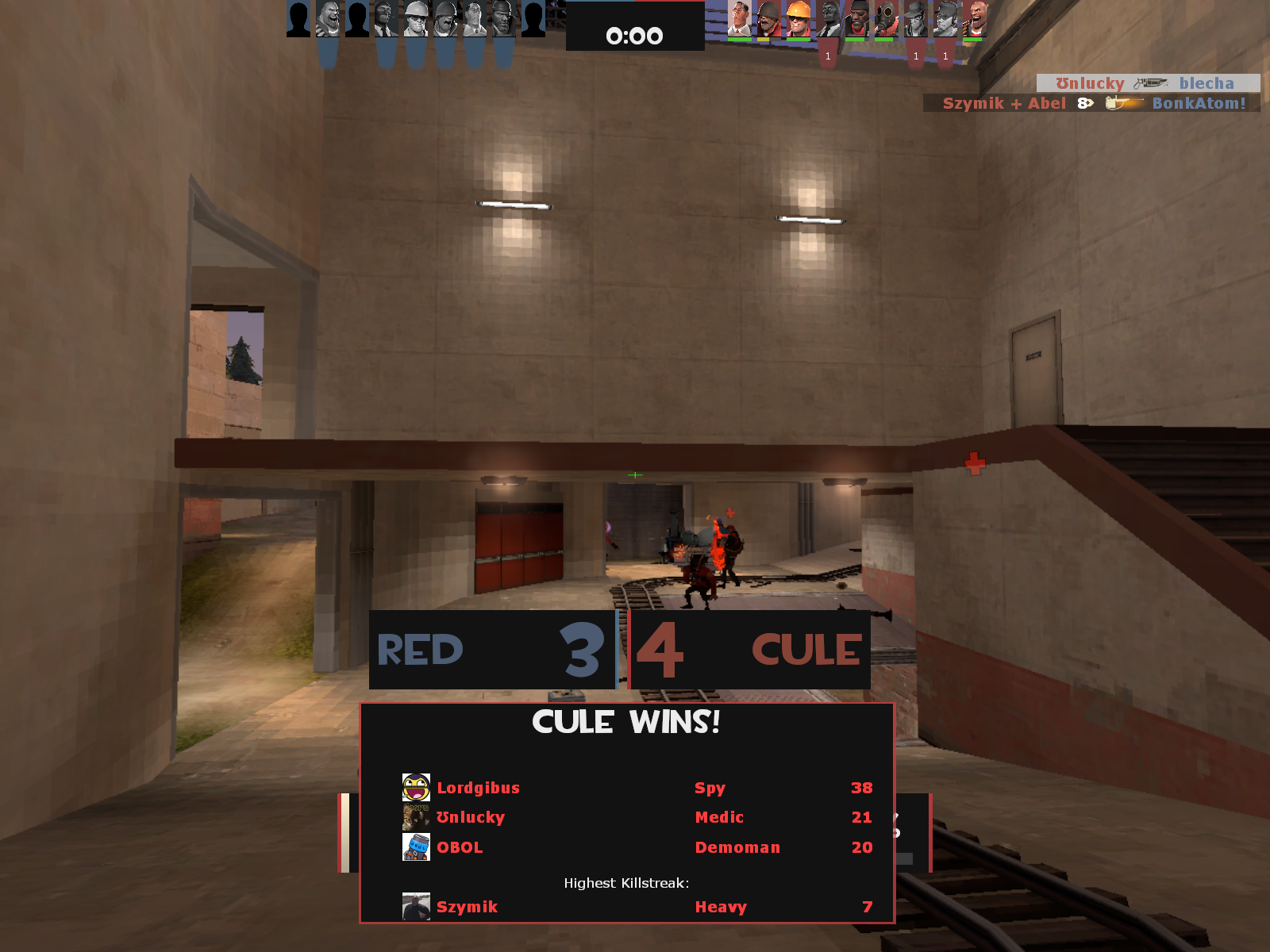The height and width of the screenshot is (952, 1270).
Task: Click the OBOL player avatar
Action: click(x=416, y=847)
